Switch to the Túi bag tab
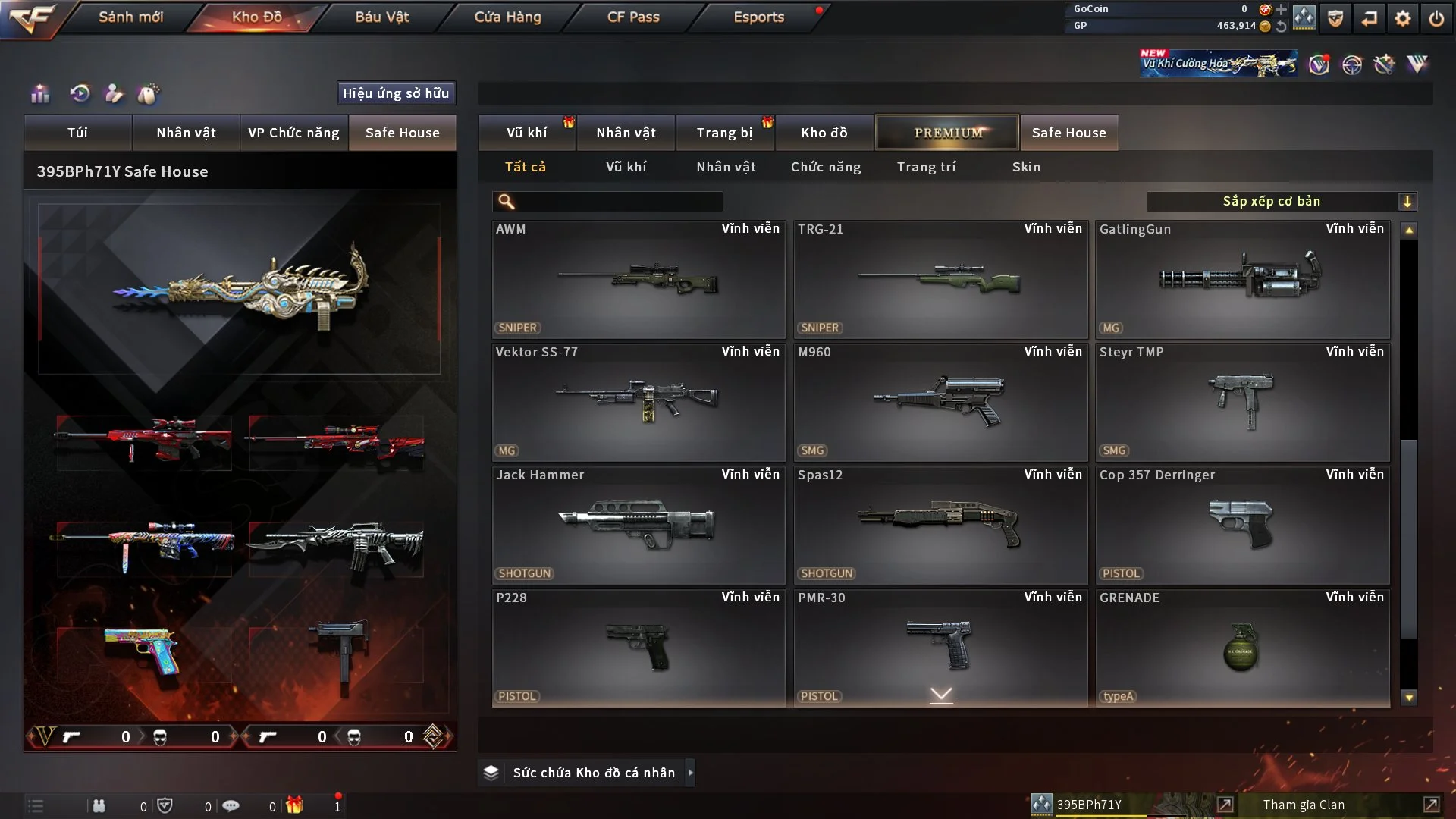 click(77, 133)
